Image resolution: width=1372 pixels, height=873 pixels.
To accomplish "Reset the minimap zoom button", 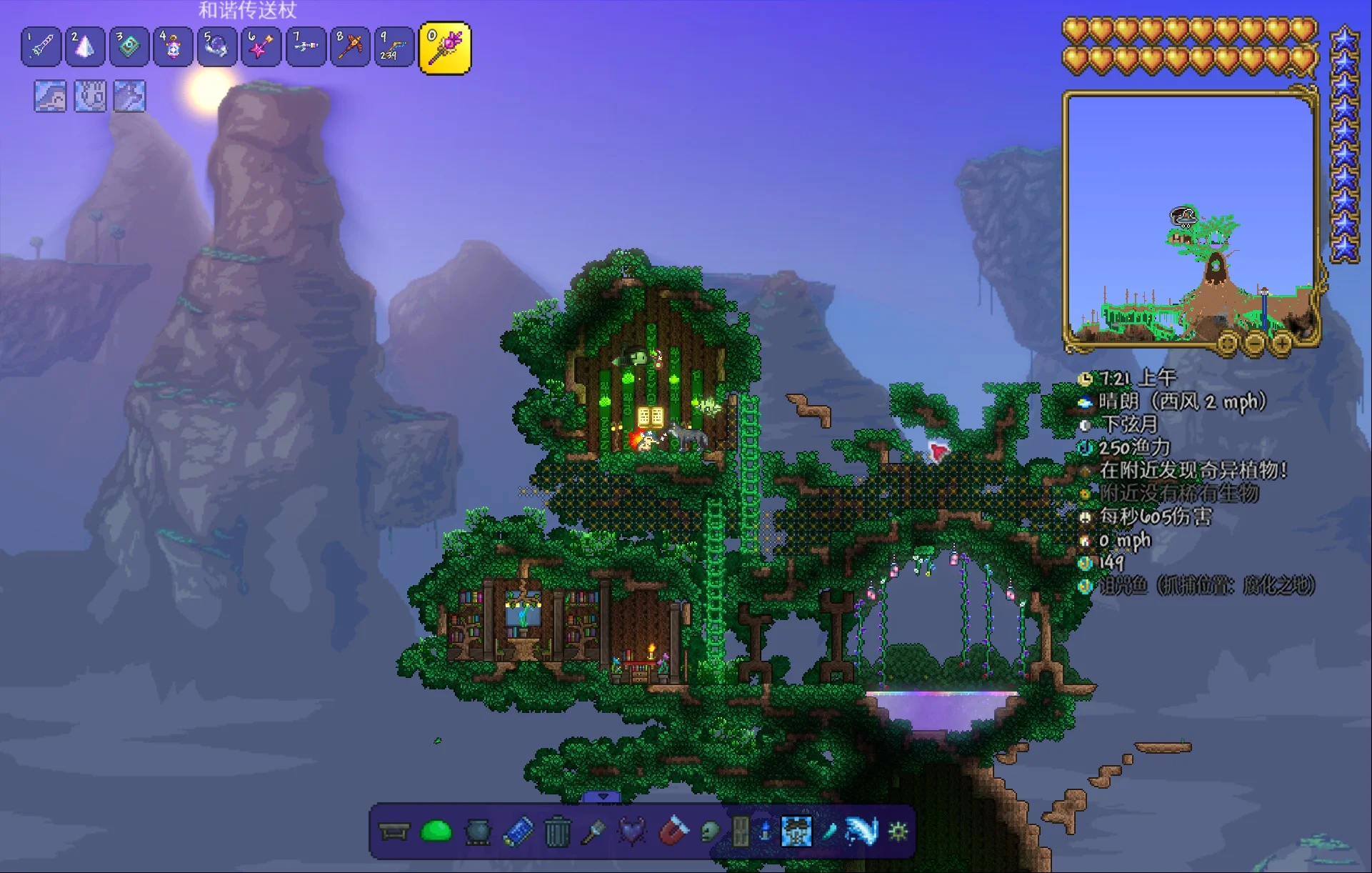I will (1227, 344).
